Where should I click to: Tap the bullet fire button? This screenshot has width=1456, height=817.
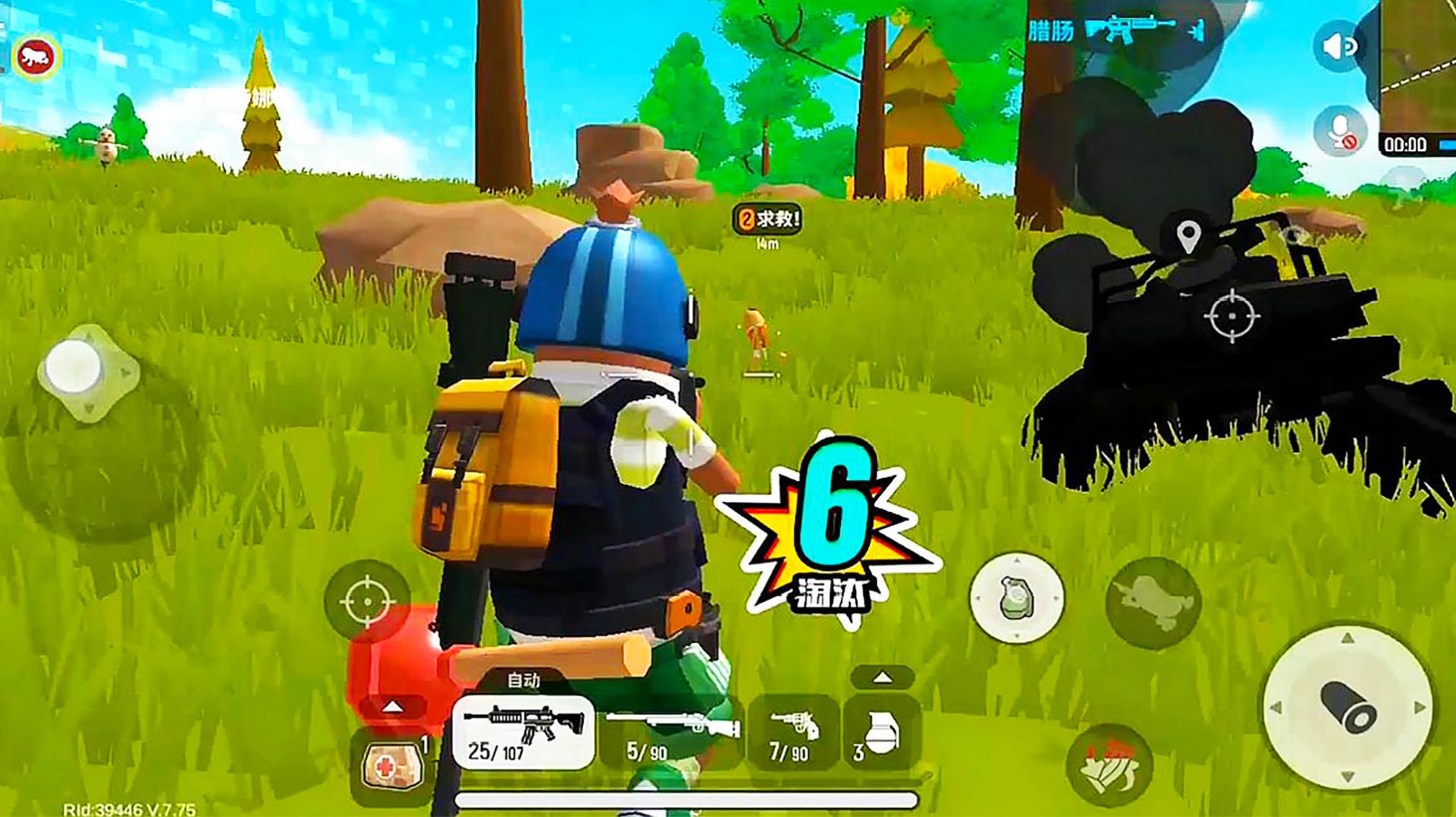pyautogui.click(x=1348, y=707)
